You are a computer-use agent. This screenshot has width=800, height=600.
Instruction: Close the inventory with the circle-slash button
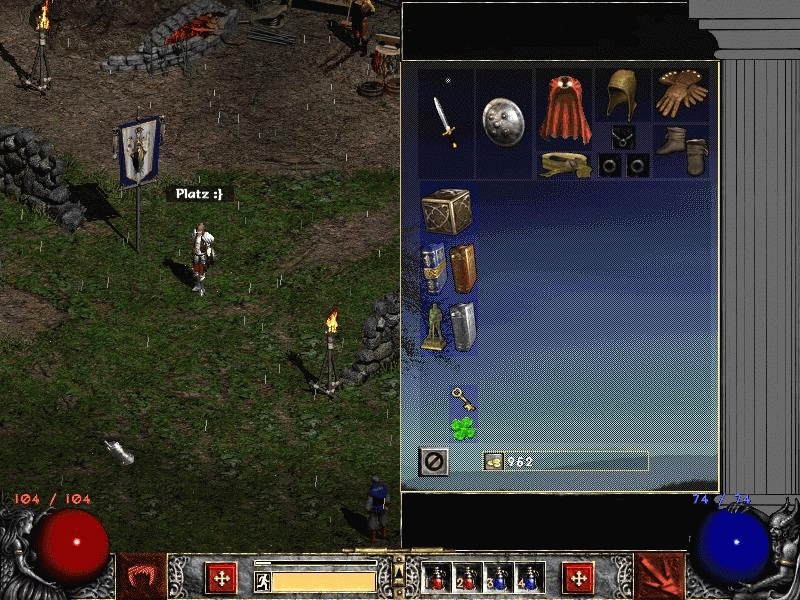pos(434,461)
